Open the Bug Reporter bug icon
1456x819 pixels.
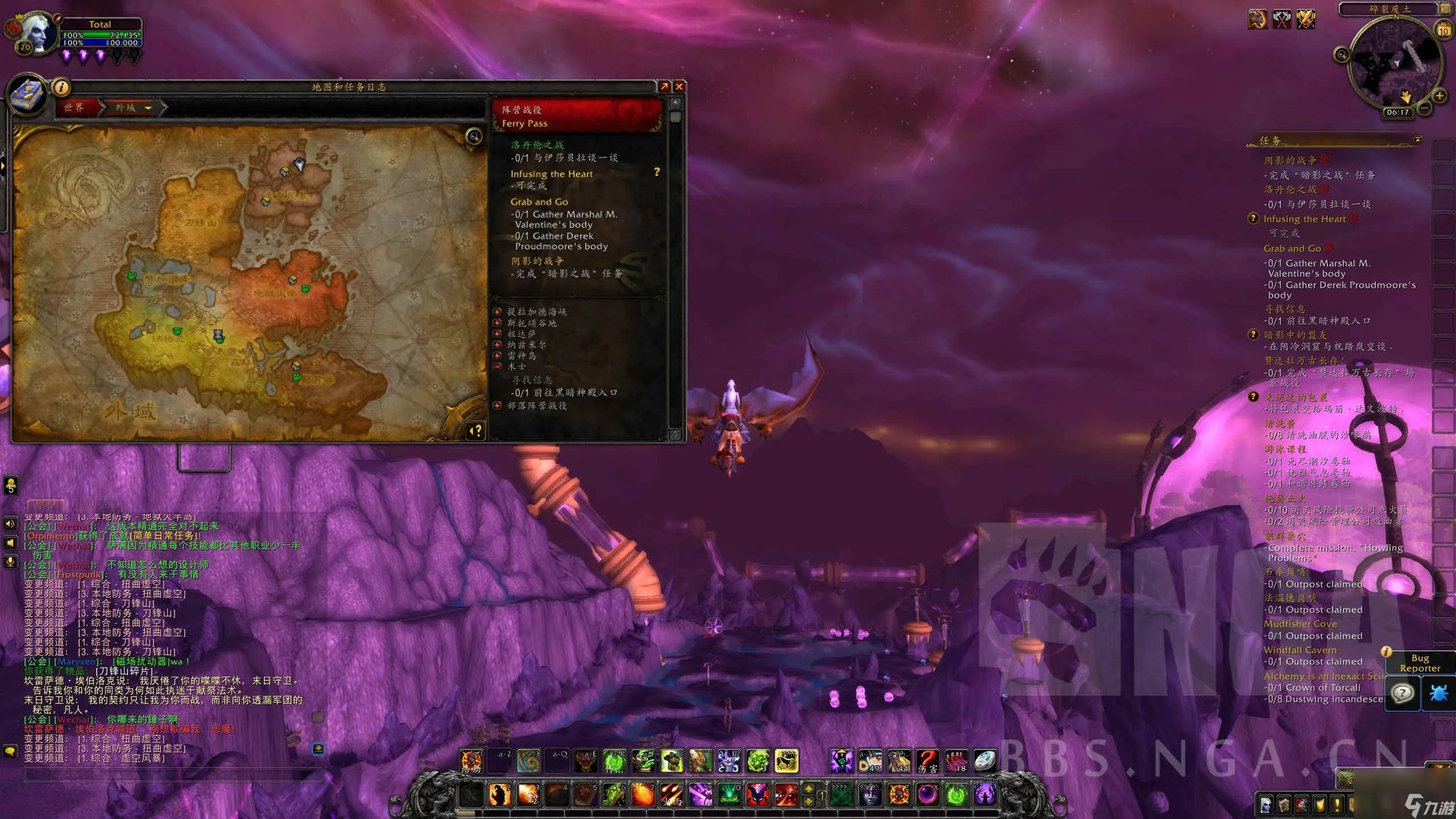coord(1438,693)
